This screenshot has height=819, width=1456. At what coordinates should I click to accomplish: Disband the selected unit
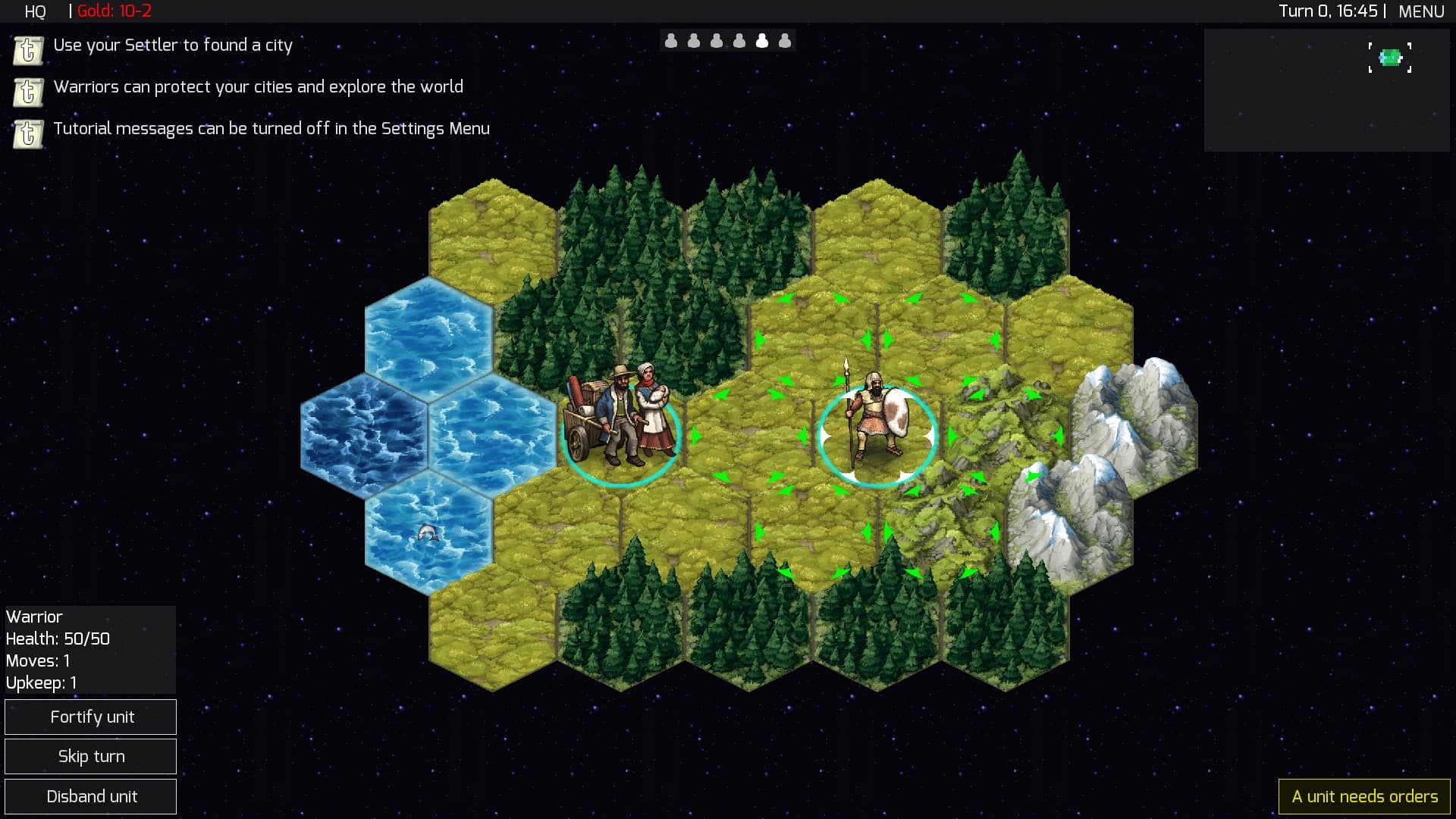[91, 796]
